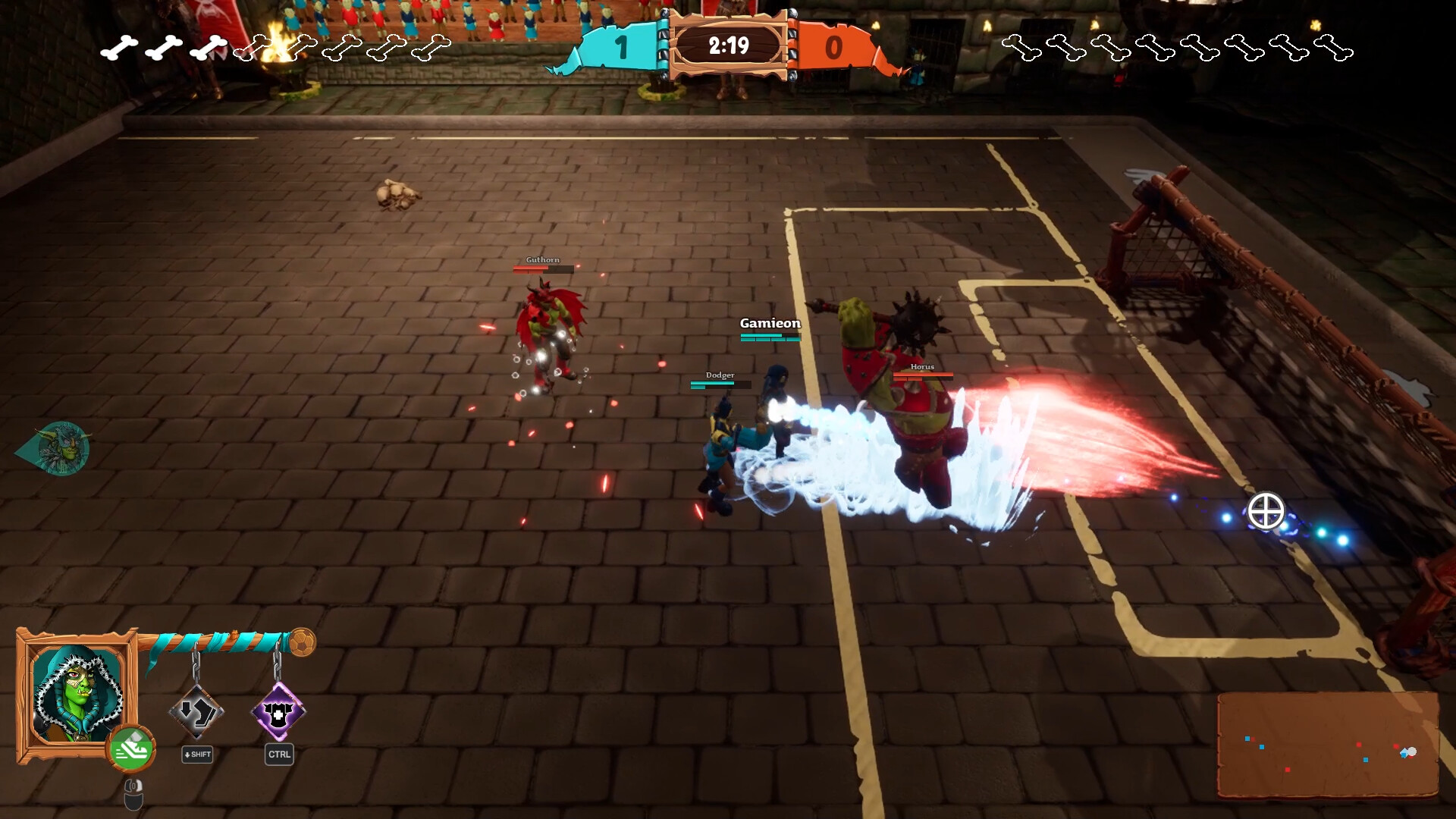Select the green sliding kick ability icon
The width and height of the screenshot is (1456, 819).
click(133, 748)
